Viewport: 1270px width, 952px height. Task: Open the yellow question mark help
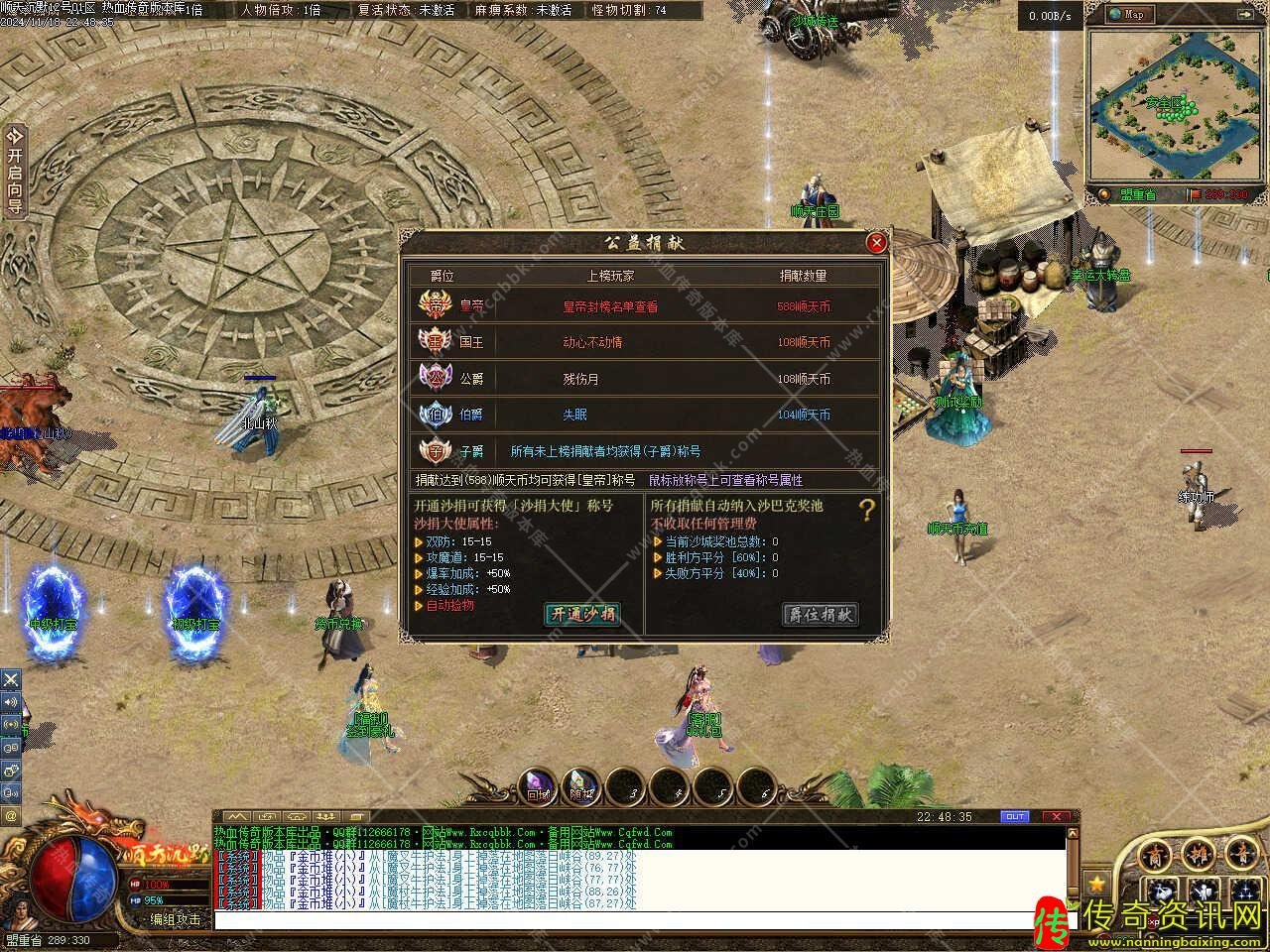pos(867,511)
